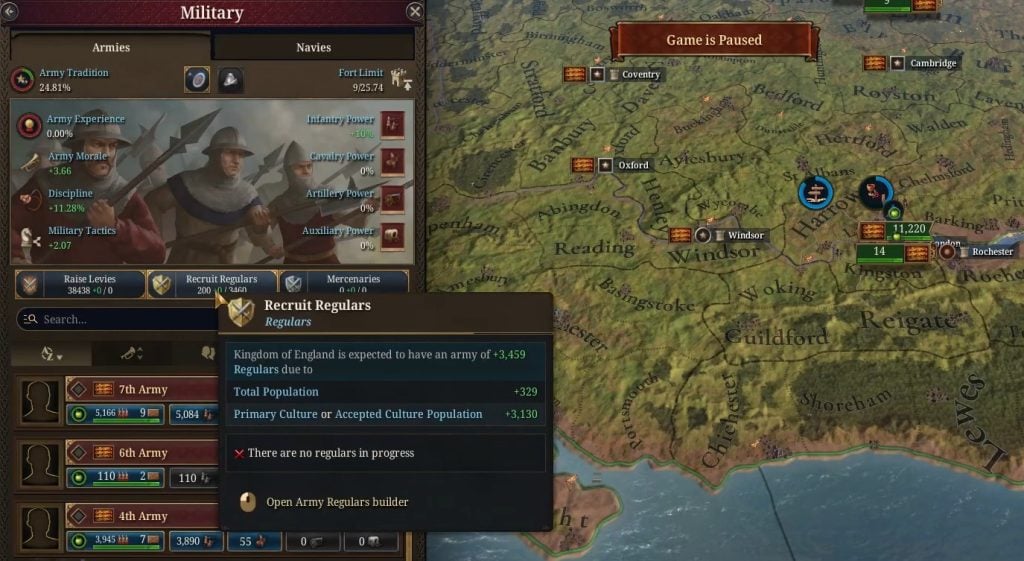Open the Mercenaries recruitment button
Viewport: 1024px width, 561px height.
[344, 284]
